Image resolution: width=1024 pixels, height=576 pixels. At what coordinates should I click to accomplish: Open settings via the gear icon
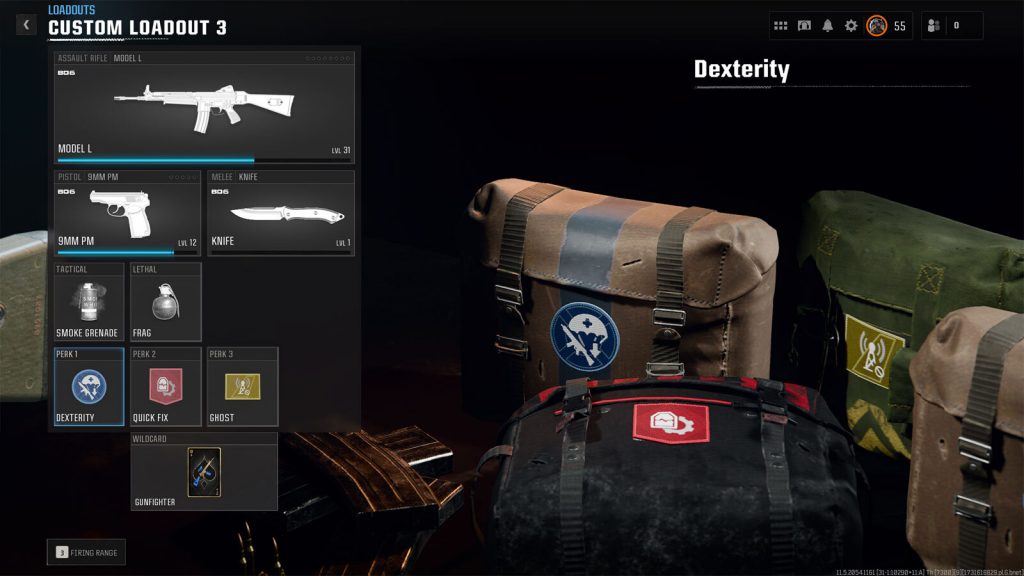coord(851,26)
